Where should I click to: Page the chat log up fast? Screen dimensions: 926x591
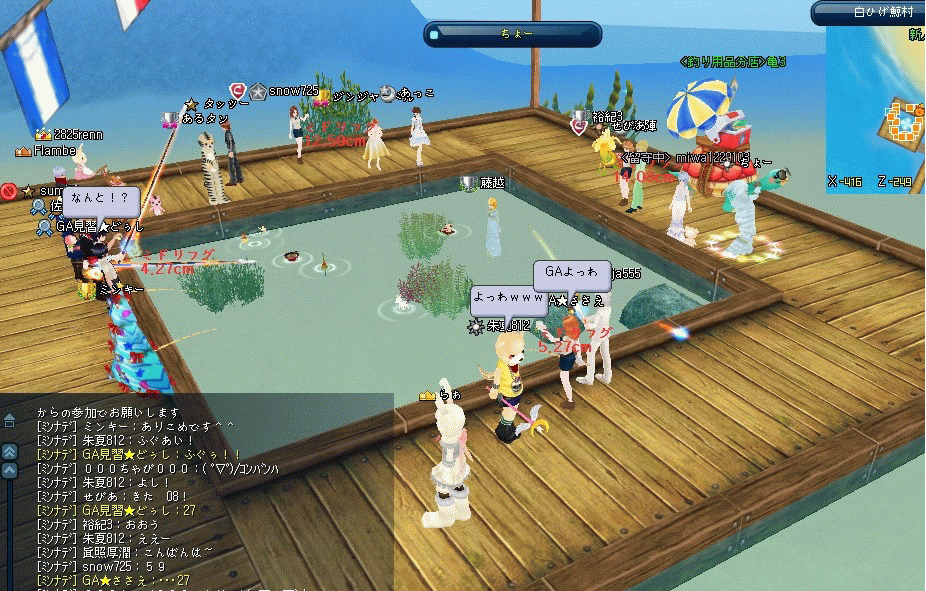10,451
